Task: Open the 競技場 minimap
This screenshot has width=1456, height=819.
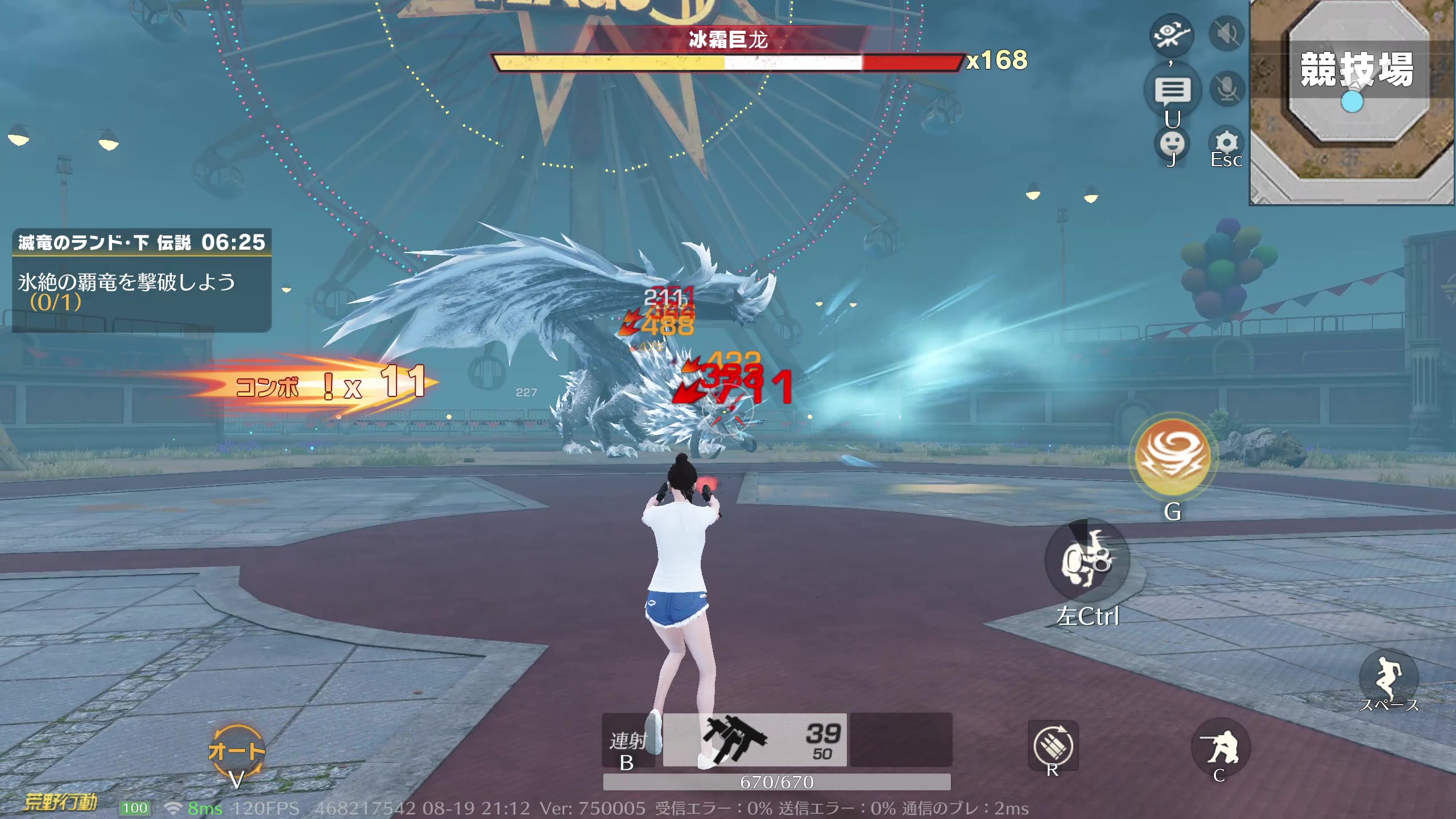Action: click(1352, 102)
